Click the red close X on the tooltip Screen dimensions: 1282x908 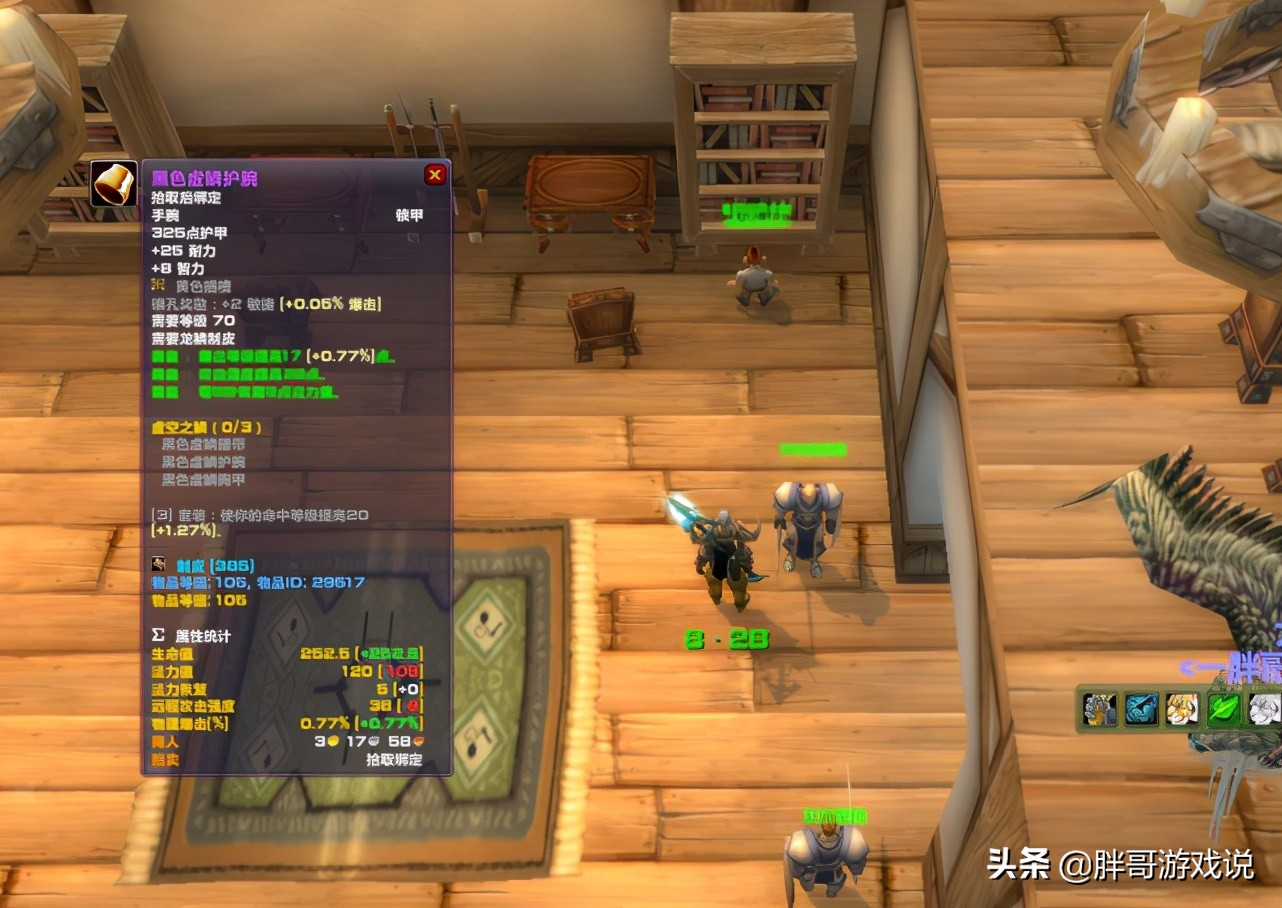tap(434, 173)
